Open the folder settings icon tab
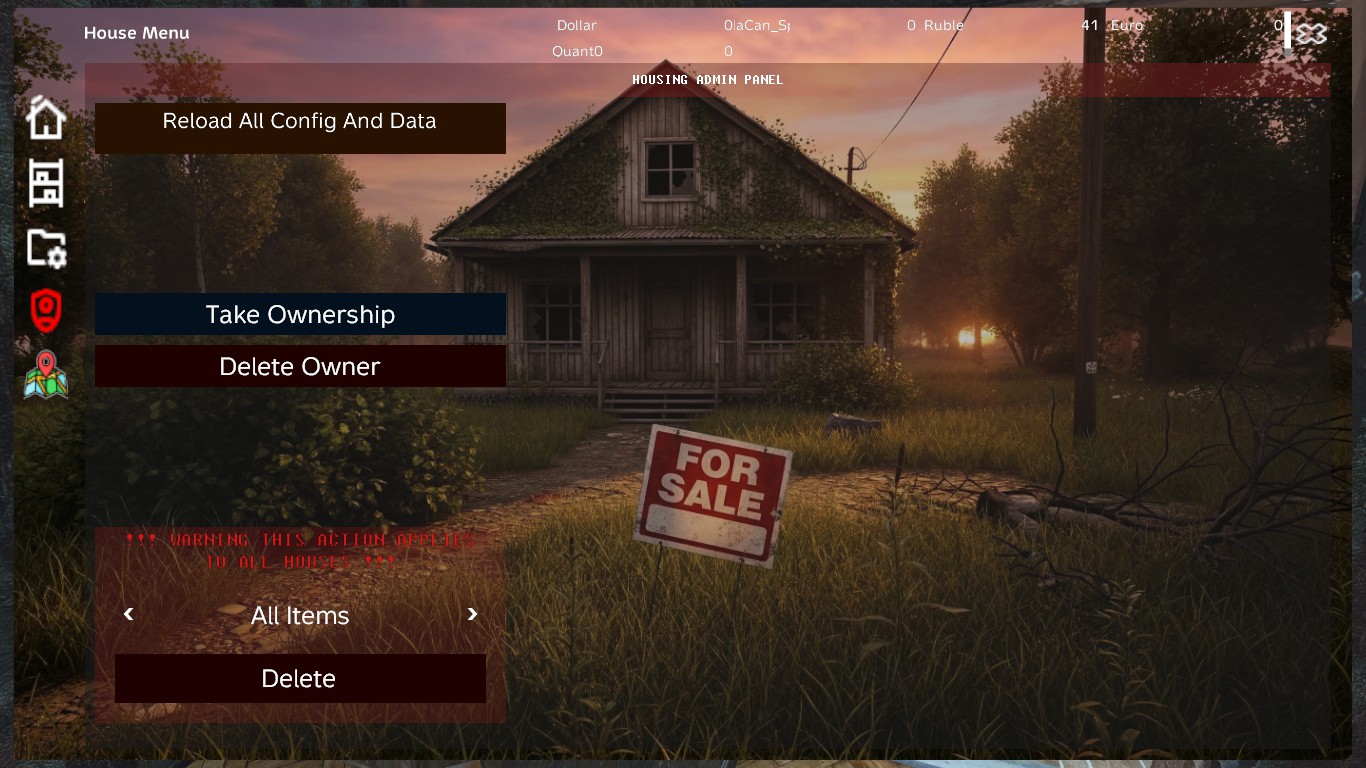This screenshot has width=1366, height=768. coord(46,248)
